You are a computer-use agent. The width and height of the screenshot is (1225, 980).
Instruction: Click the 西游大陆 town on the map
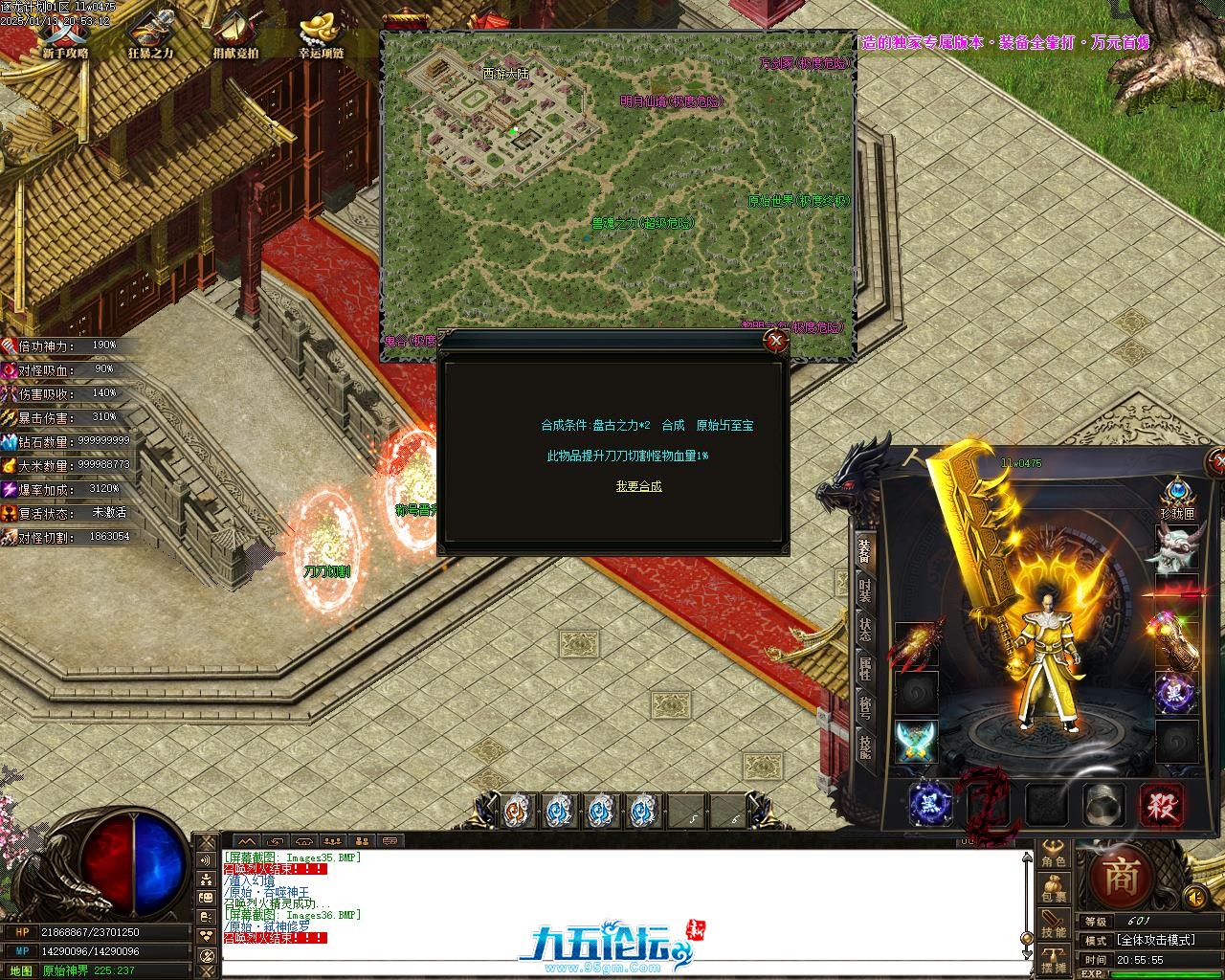(505, 73)
